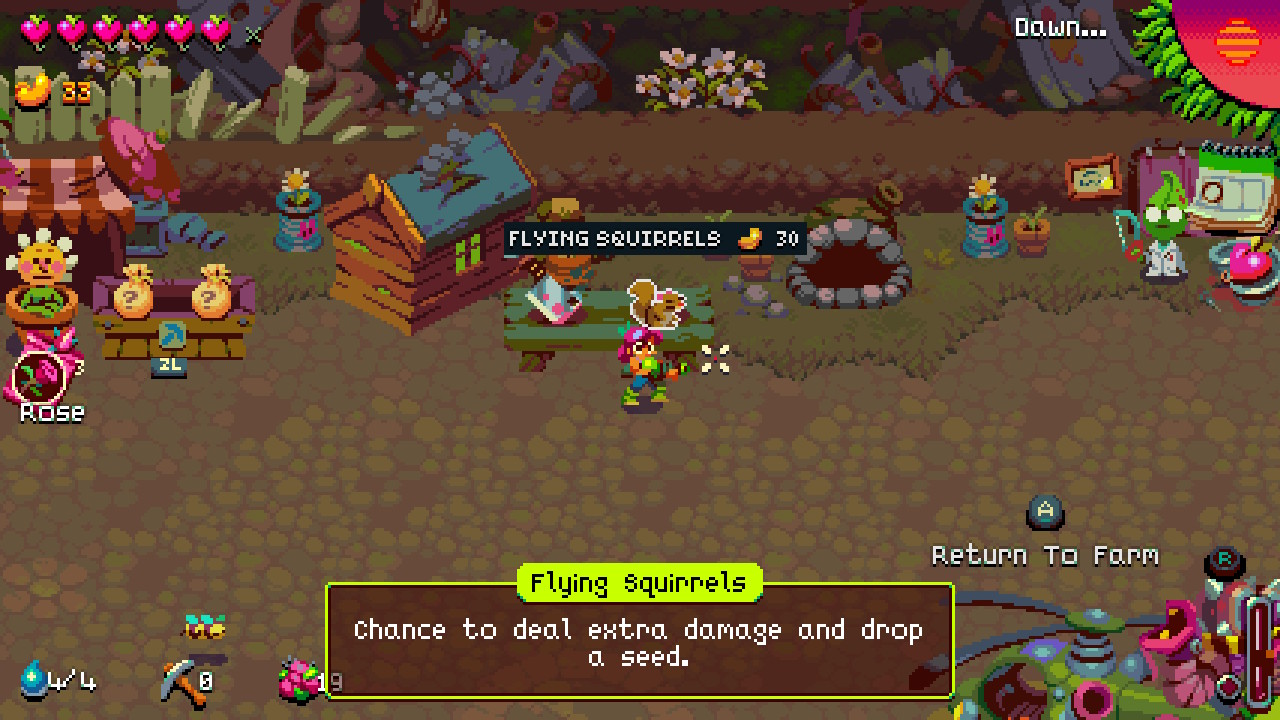
Task: Select the harvested roses icon
Action: tap(301, 679)
